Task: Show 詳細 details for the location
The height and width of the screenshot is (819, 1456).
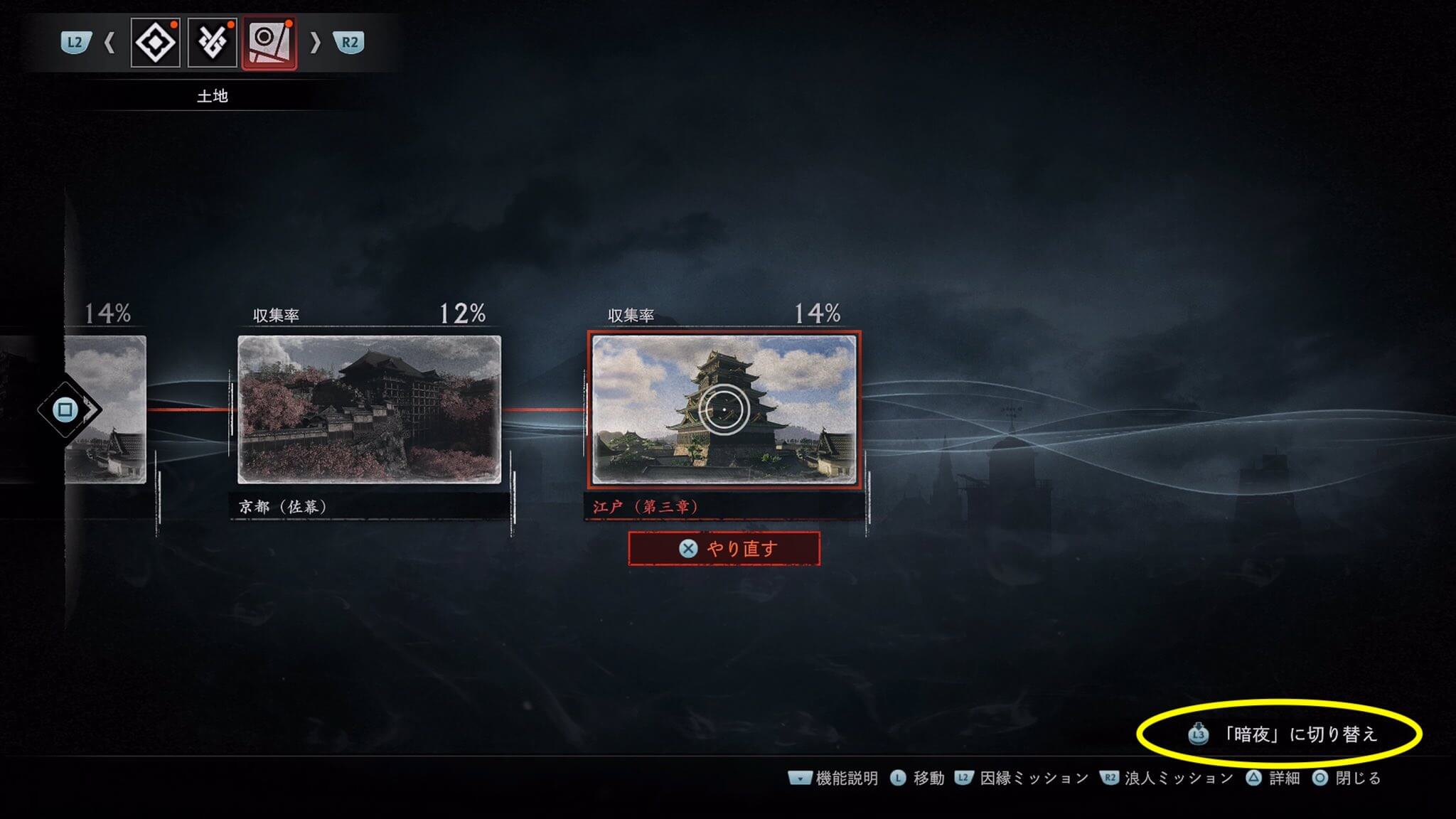Action: [1273, 778]
